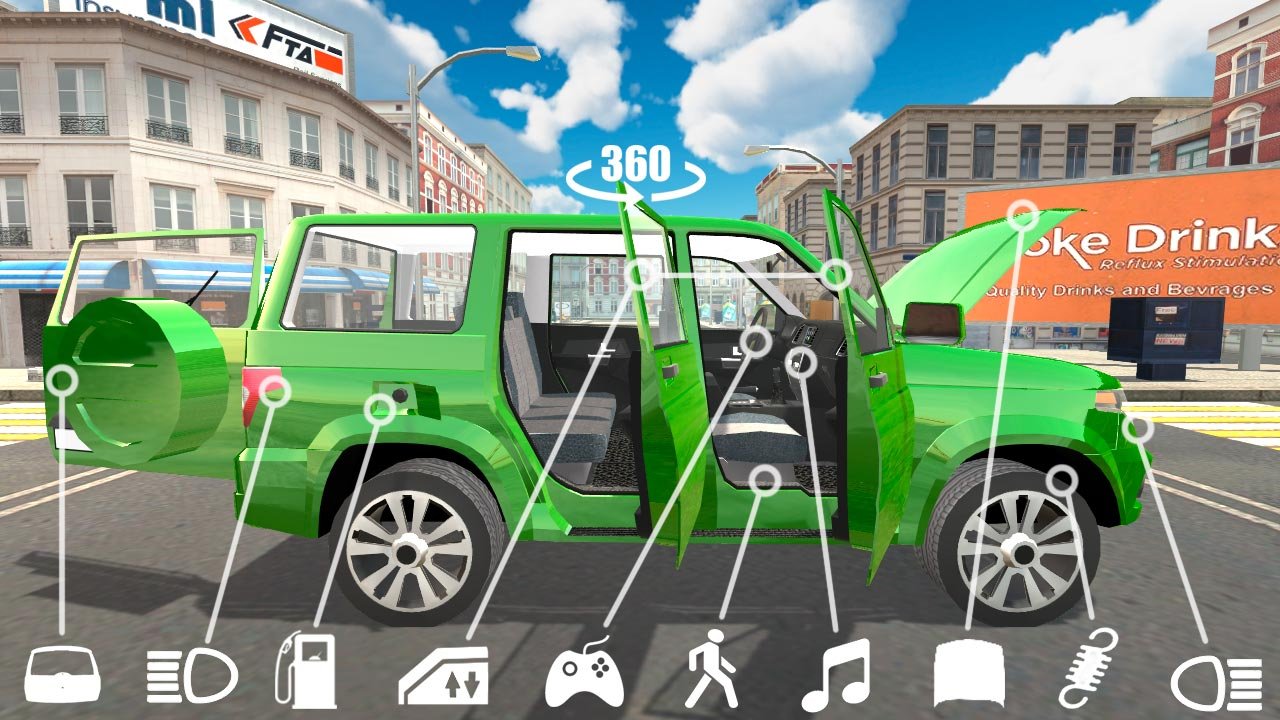Select the suspension spring icon
Screen dimensions: 1280x720
tap(1088, 668)
